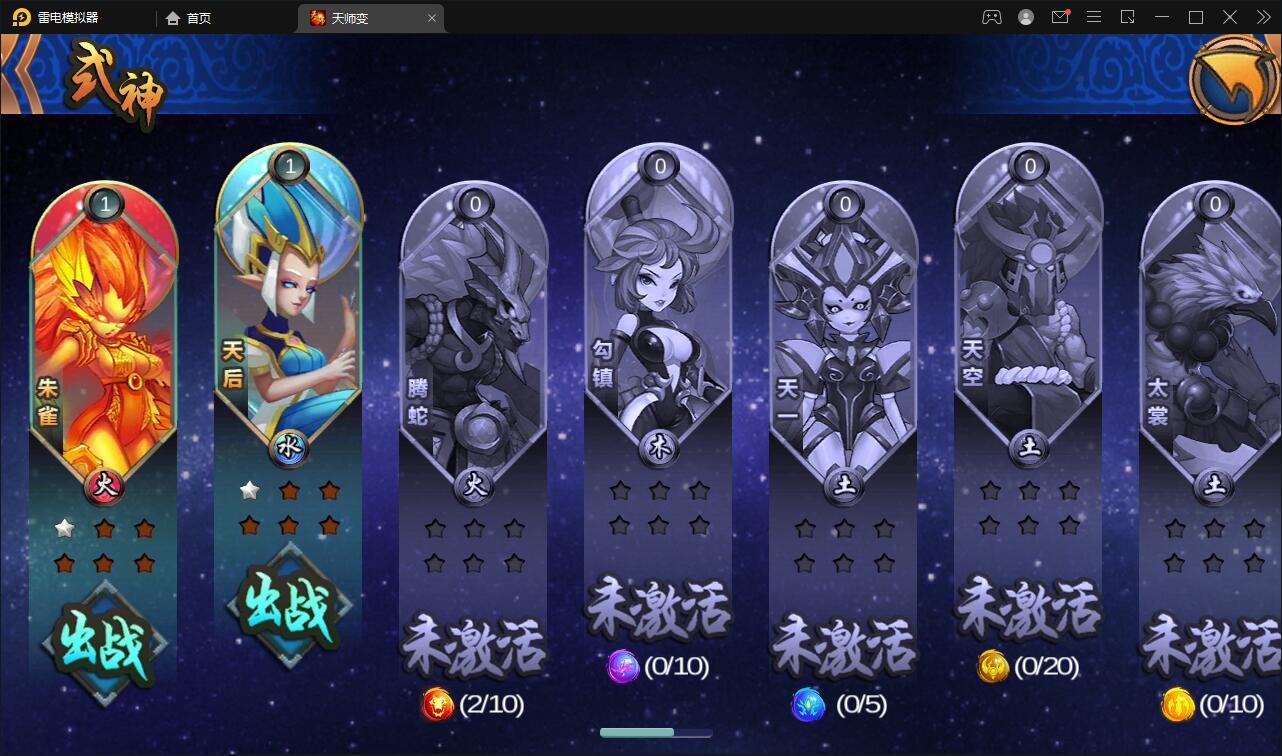Viewport: 1282px width, 756px height.
Task: Click the purple orb icon beside (0/10)
Action: pyautogui.click(x=622, y=668)
